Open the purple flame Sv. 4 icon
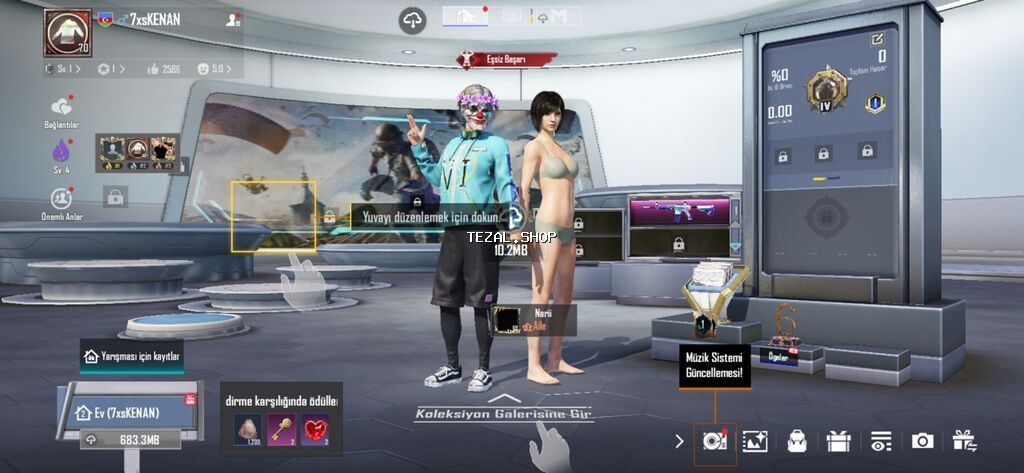The width and height of the screenshot is (1024, 473). [61, 152]
